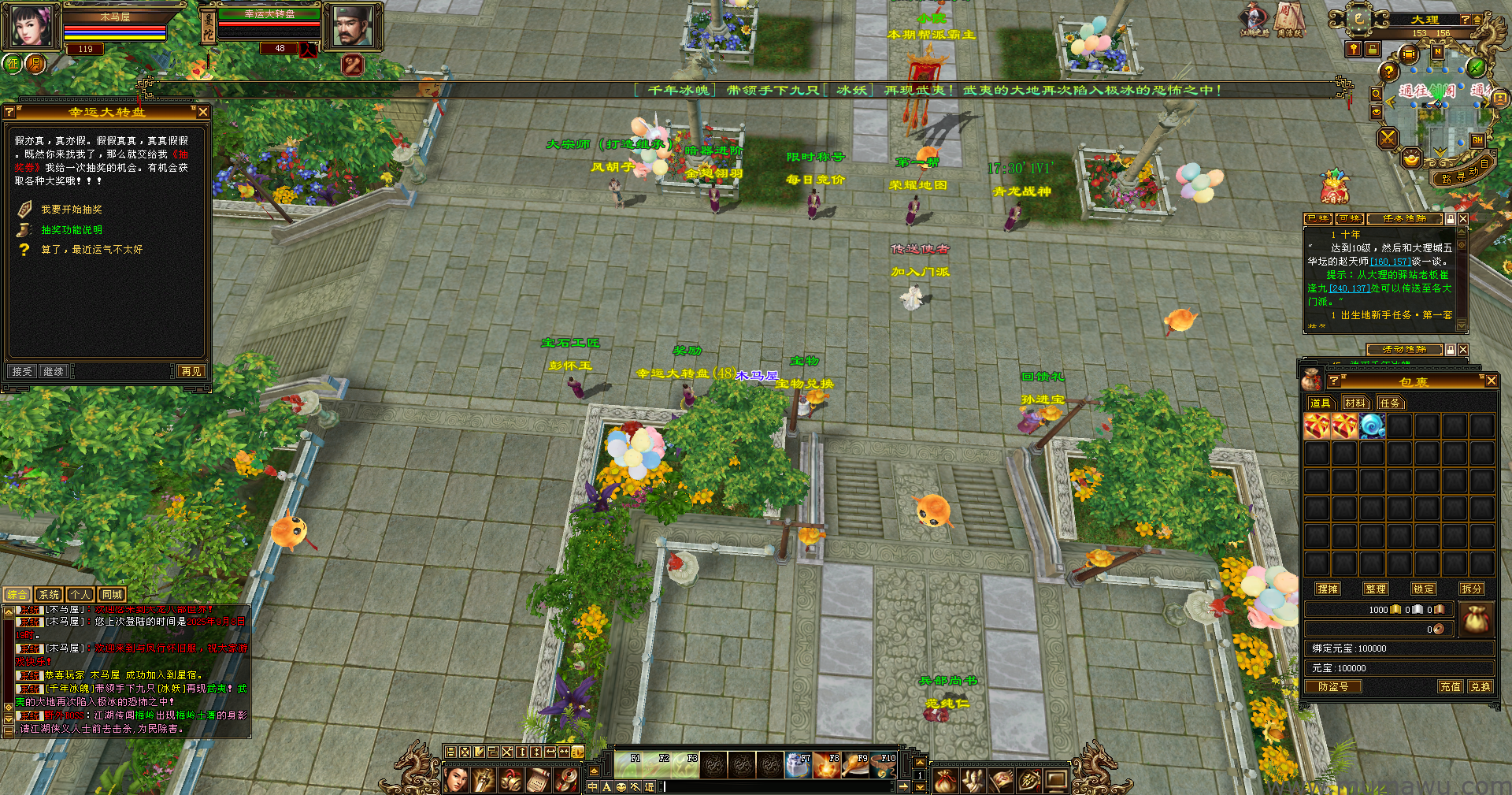1512x795 pixels.
Task: Open a stall with 摆摊 button
Action: (1328, 589)
